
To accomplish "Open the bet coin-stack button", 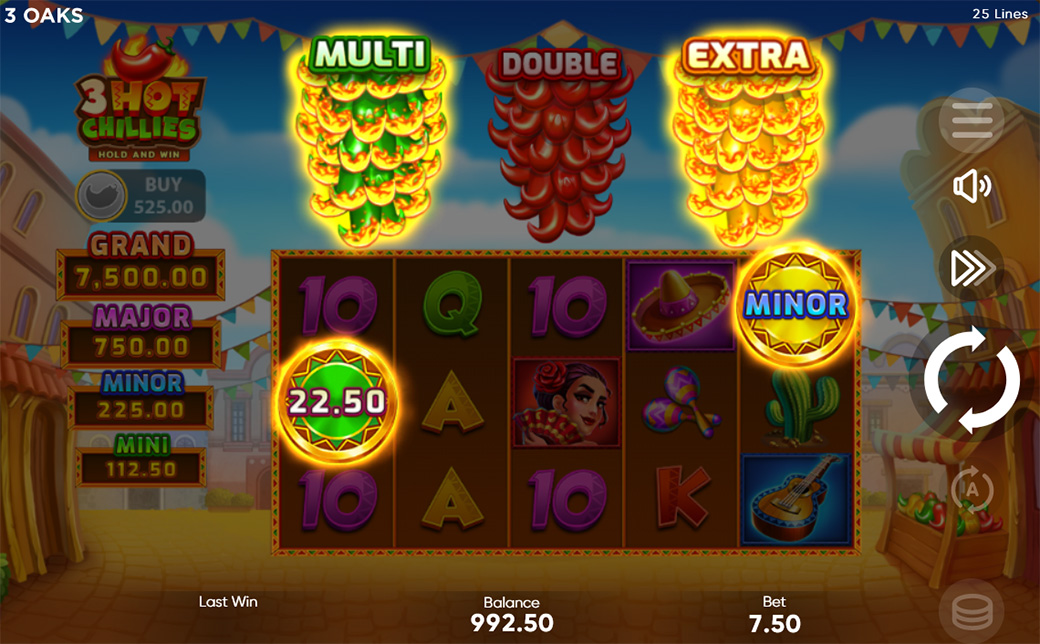I will pyautogui.click(x=972, y=608).
